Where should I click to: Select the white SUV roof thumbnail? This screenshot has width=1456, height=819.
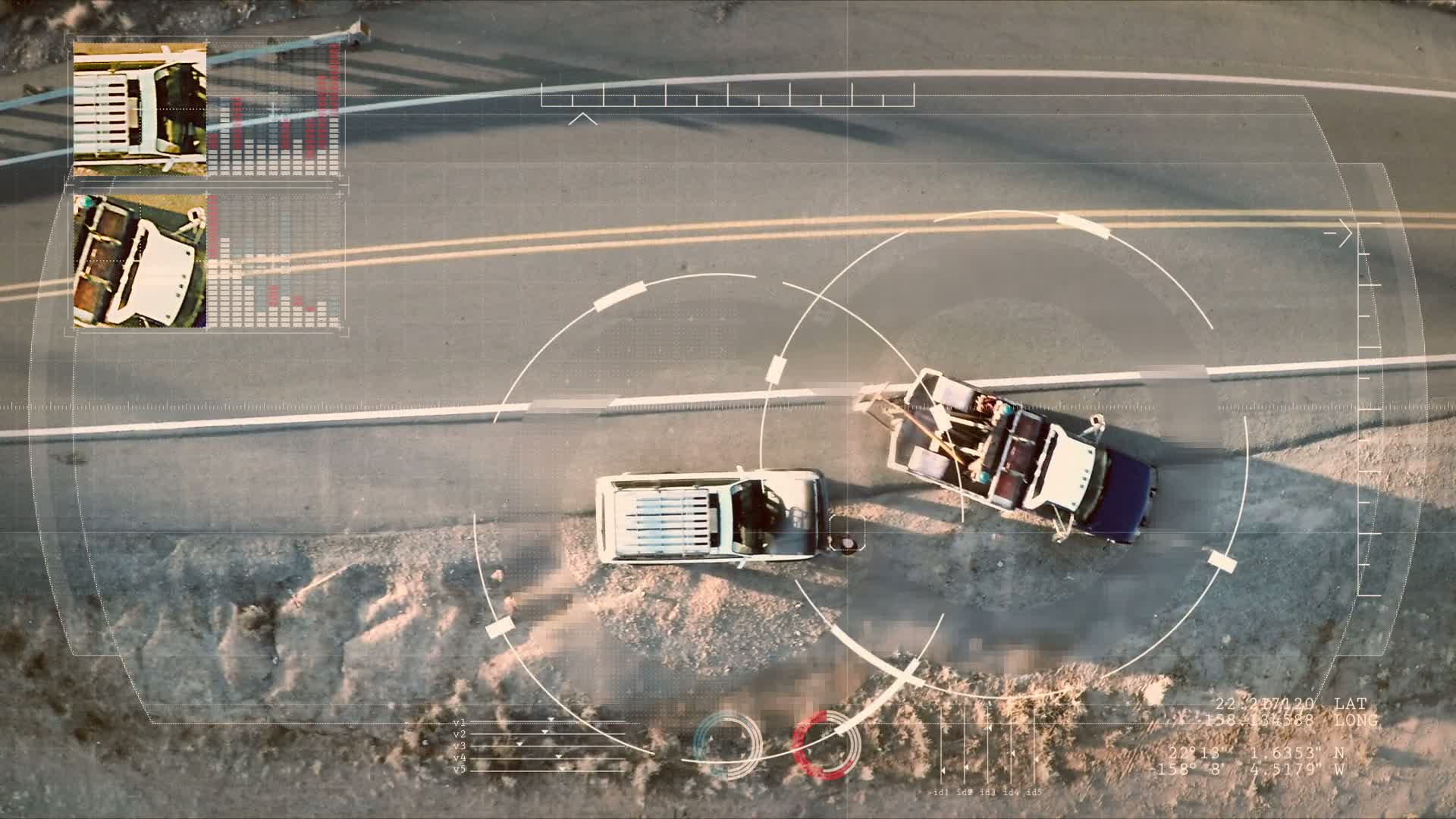[x=140, y=110]
